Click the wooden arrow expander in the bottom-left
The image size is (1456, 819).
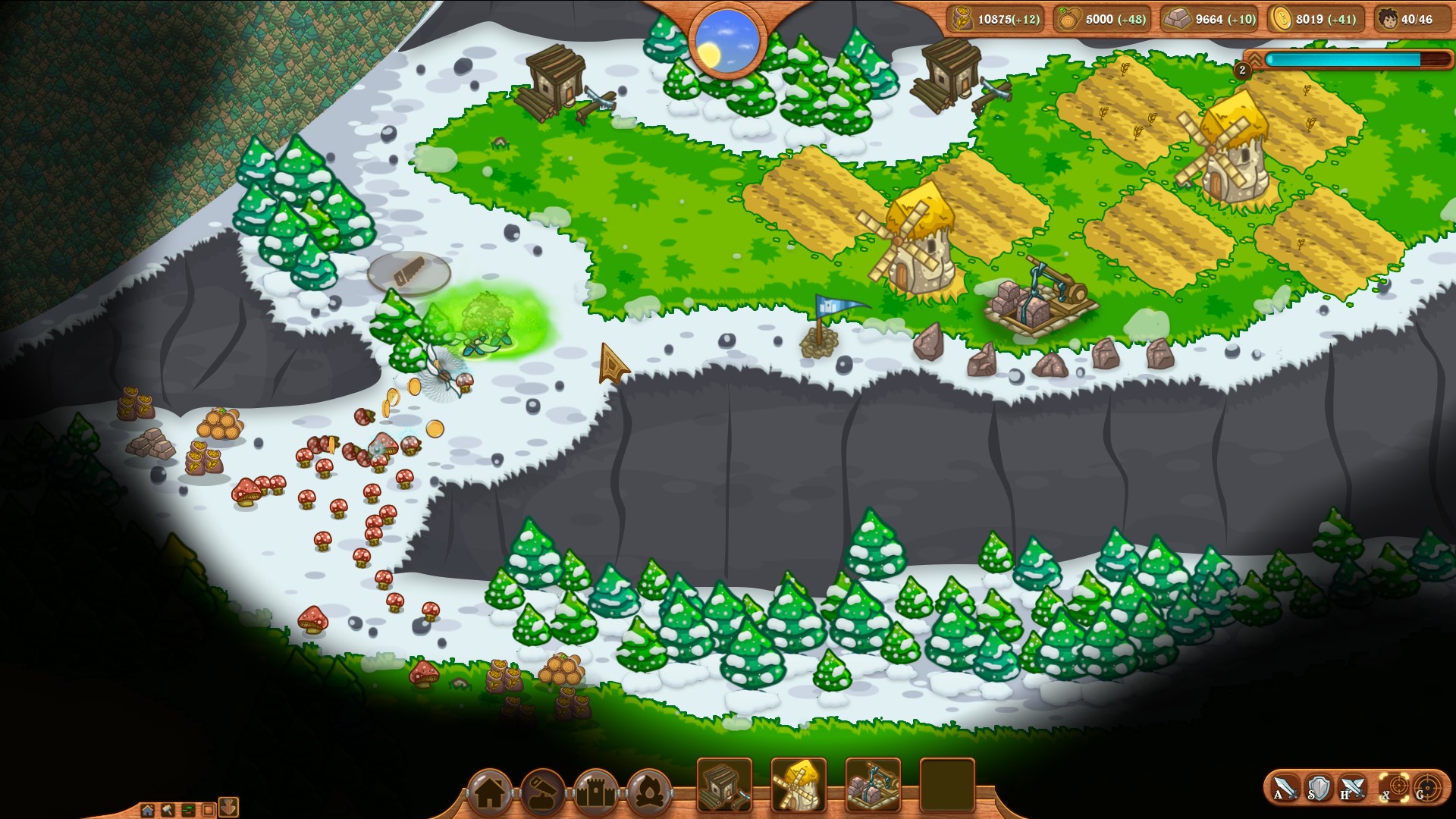click(x=229, y=808)
